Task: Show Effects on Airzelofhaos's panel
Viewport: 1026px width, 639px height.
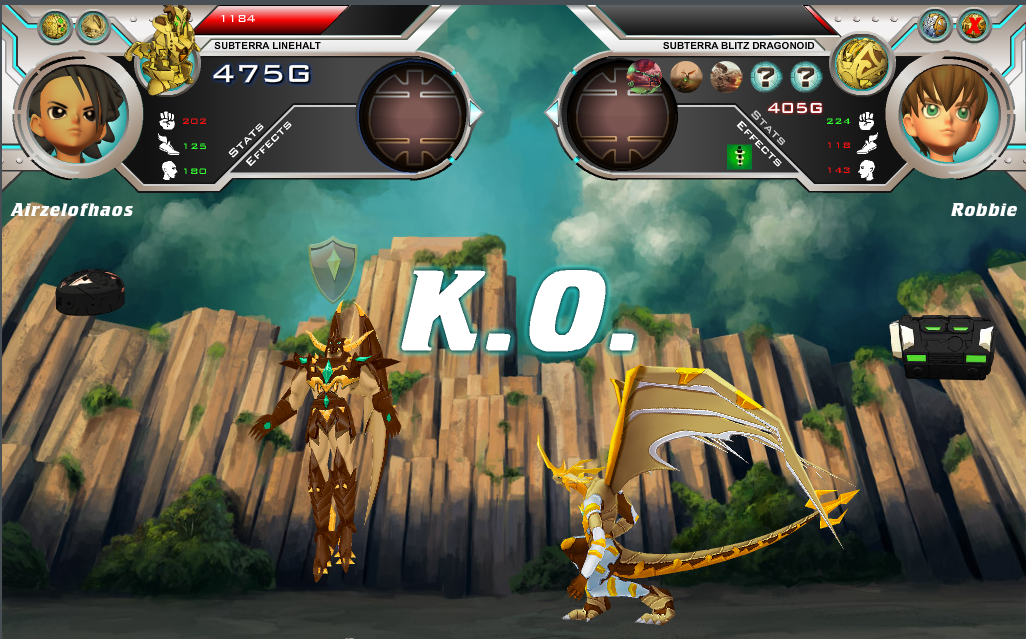Action: [269, 144]
